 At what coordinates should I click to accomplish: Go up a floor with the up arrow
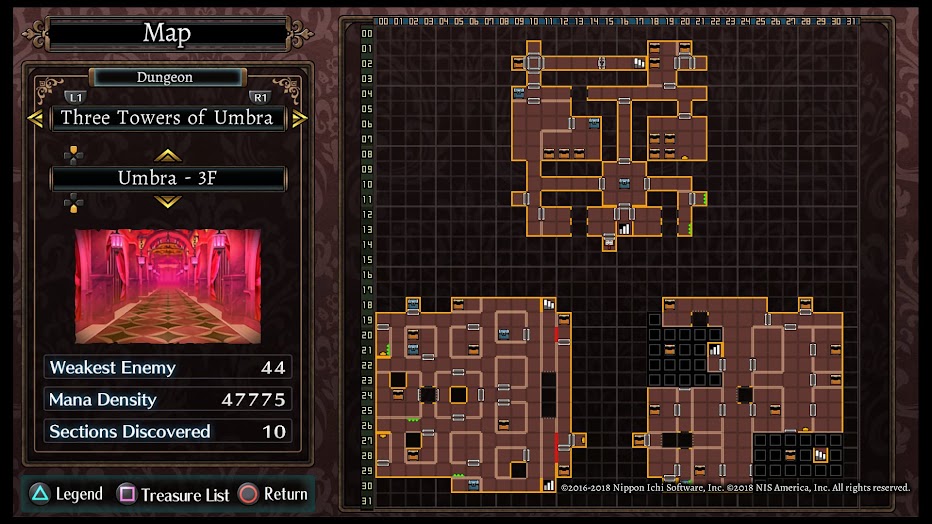click(x=167, y=155)
